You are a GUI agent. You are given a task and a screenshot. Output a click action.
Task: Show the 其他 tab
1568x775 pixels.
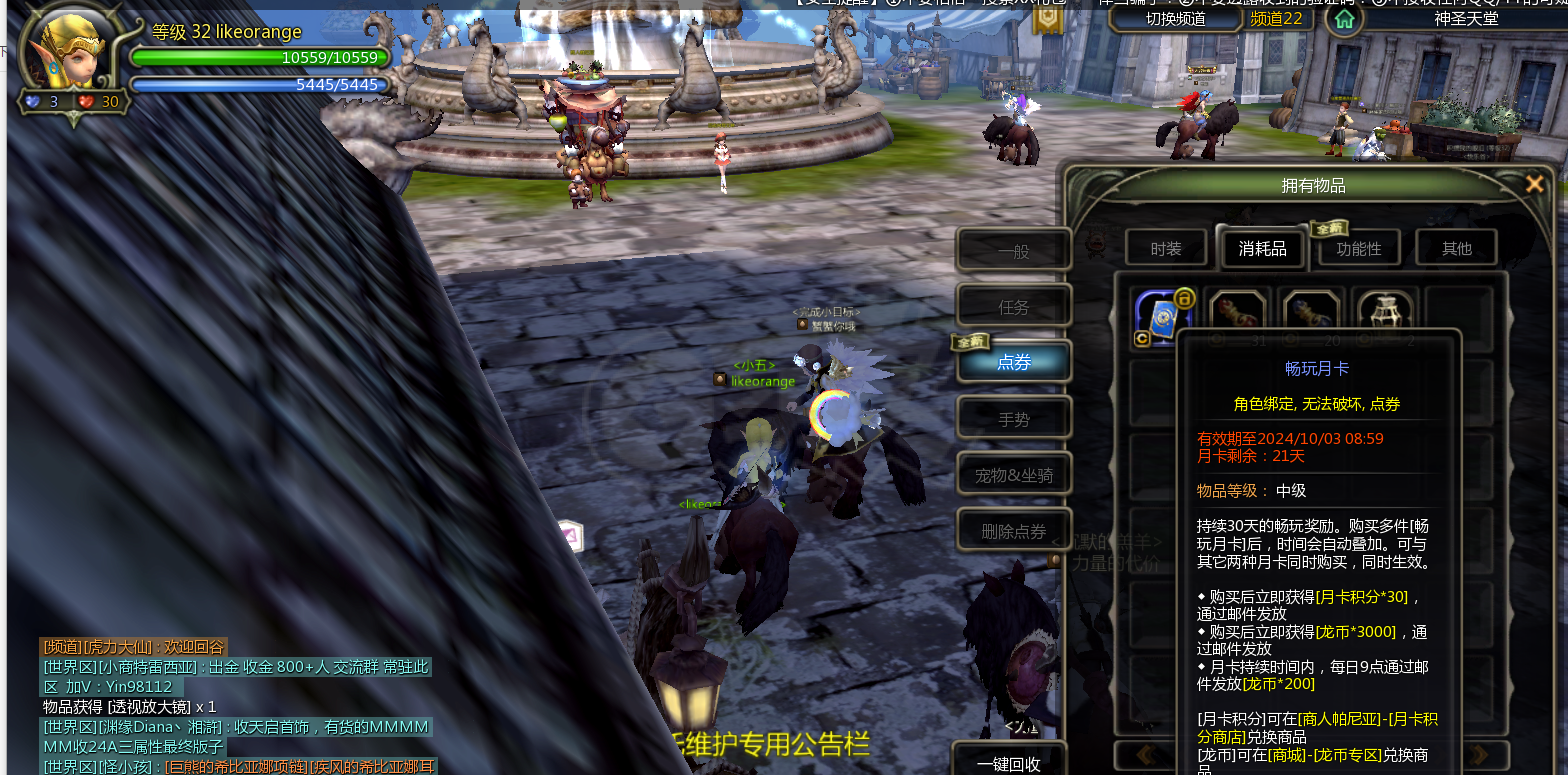1456,248
